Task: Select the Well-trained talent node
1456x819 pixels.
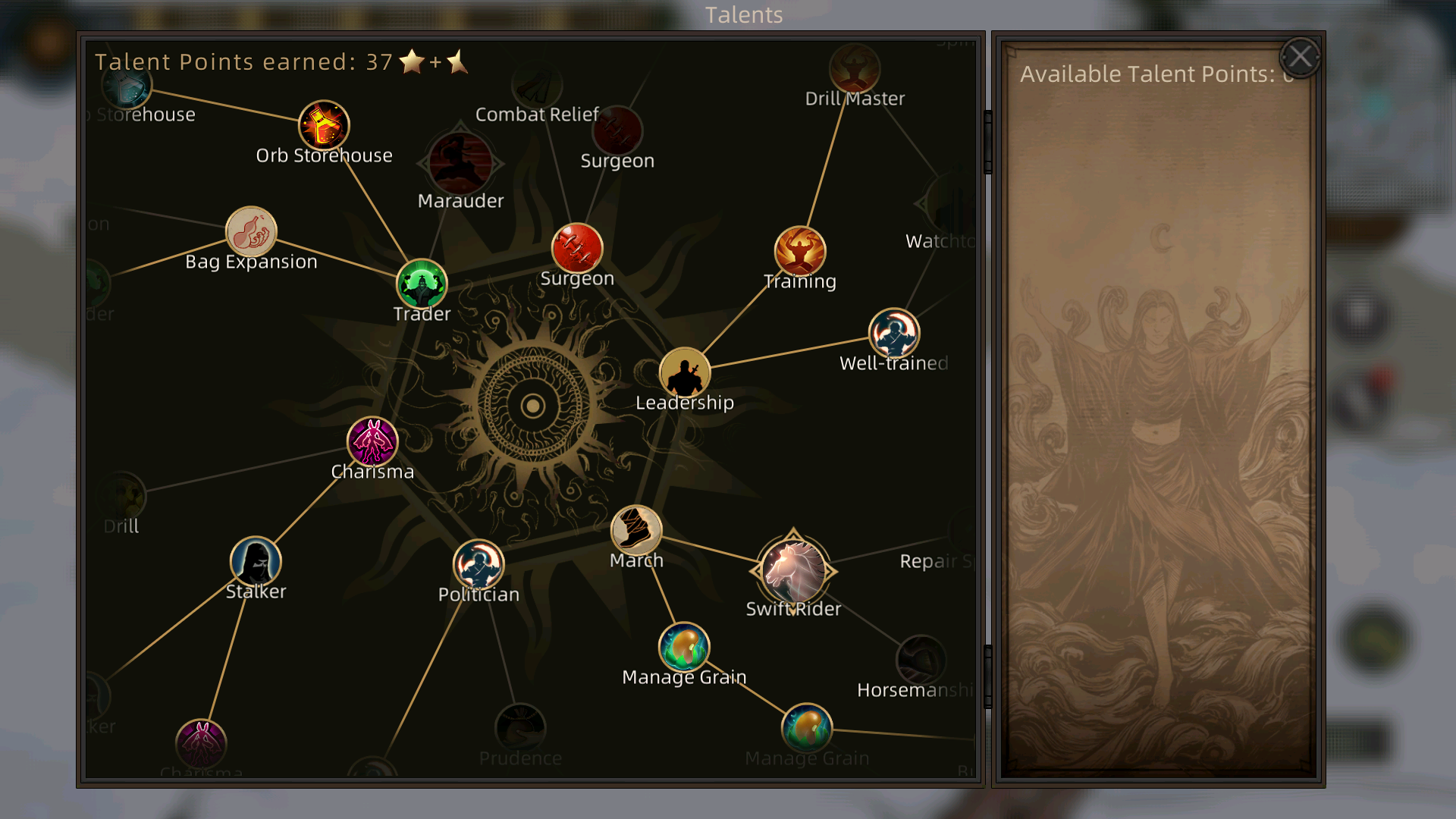Action: point(893,334)
